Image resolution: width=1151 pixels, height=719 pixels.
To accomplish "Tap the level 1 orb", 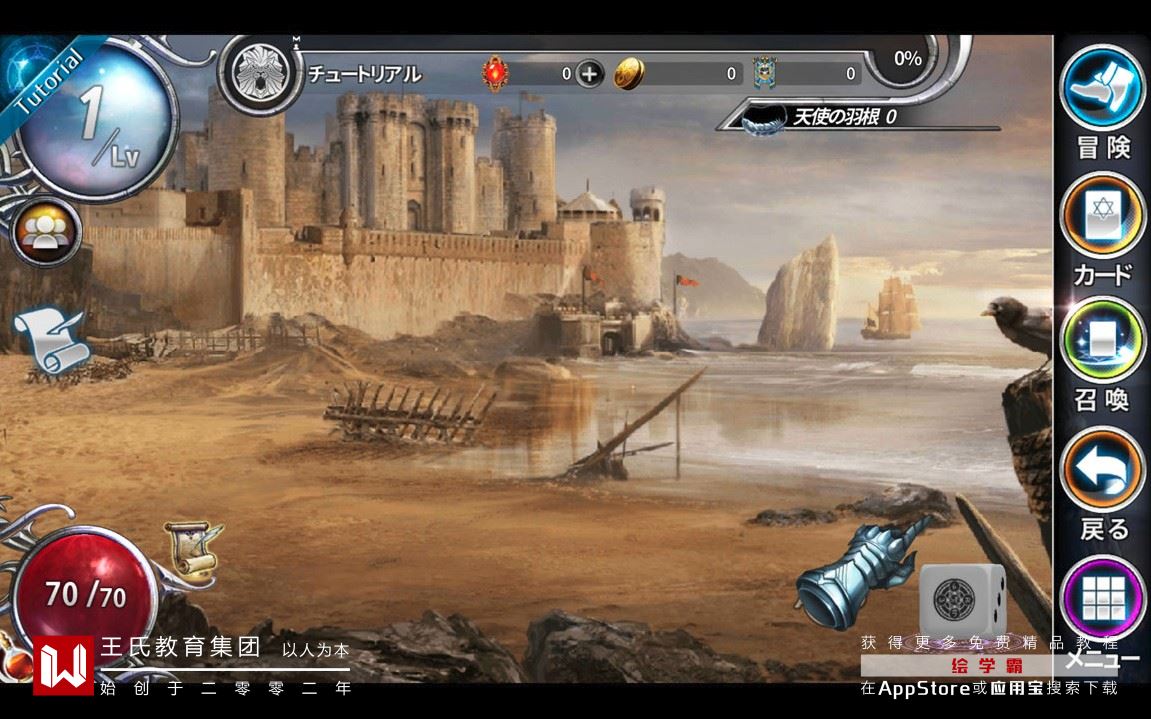I will [97, 120].
